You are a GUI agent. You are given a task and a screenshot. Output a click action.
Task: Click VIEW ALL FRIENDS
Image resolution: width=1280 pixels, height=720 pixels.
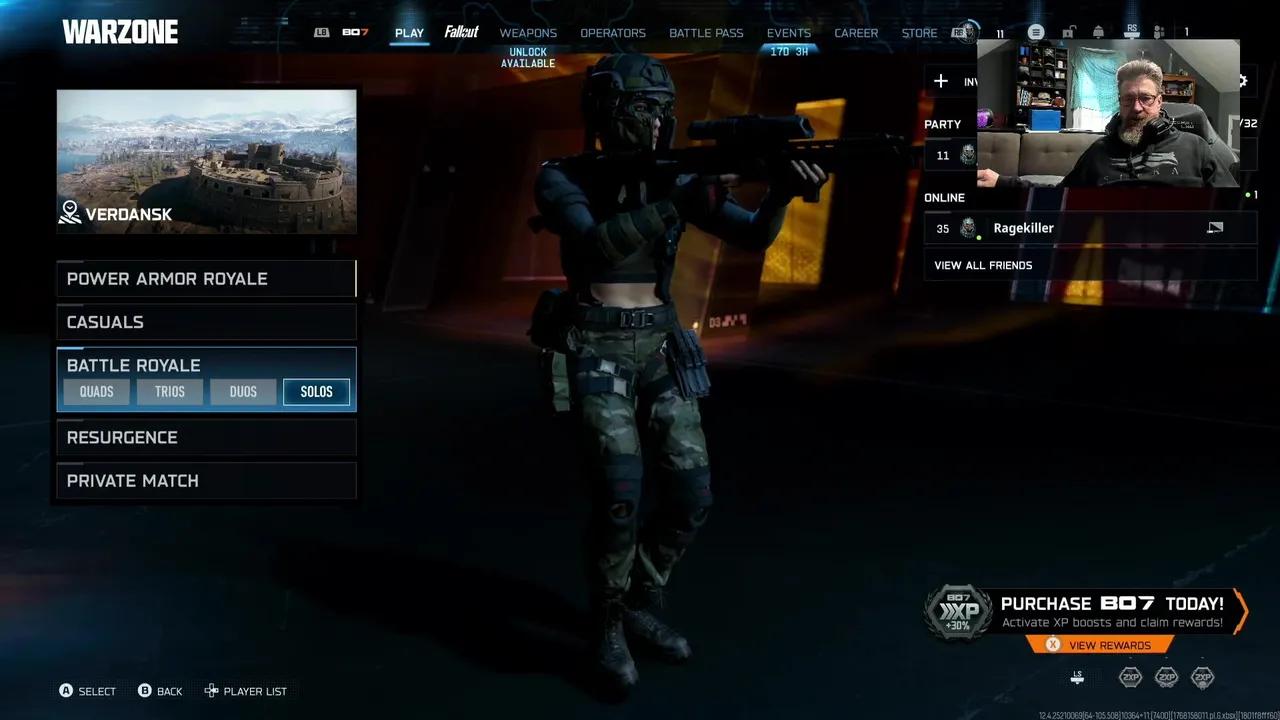(x=983, y=265)
